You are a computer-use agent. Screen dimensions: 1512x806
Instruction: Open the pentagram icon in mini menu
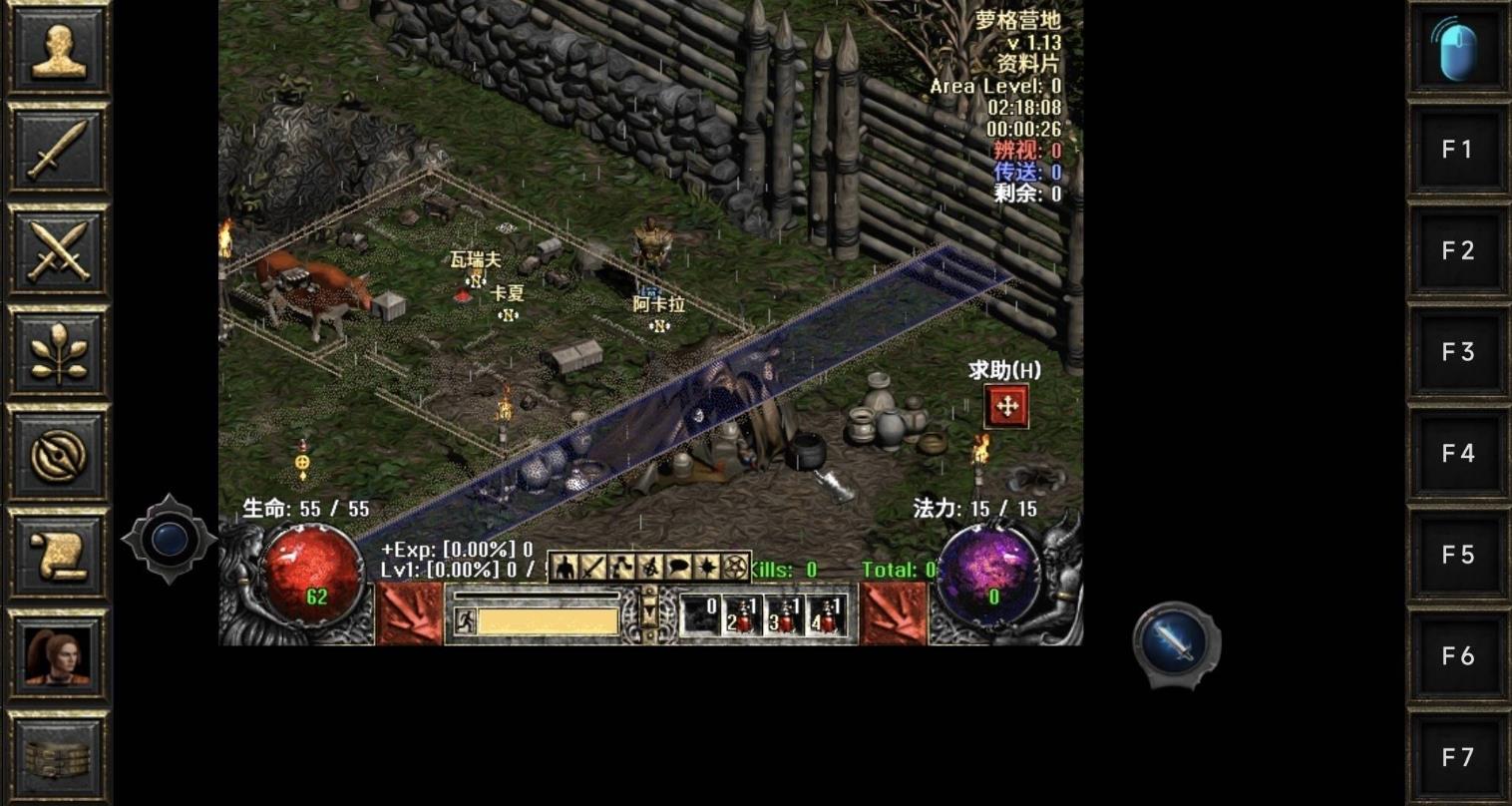tap(736, 568)
